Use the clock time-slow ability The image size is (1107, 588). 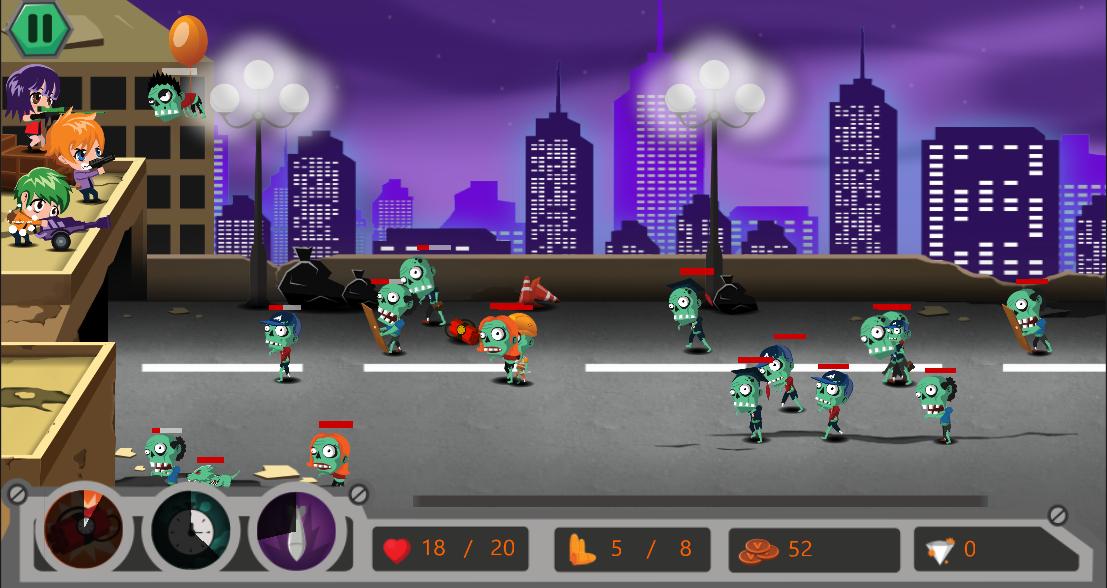191,528
